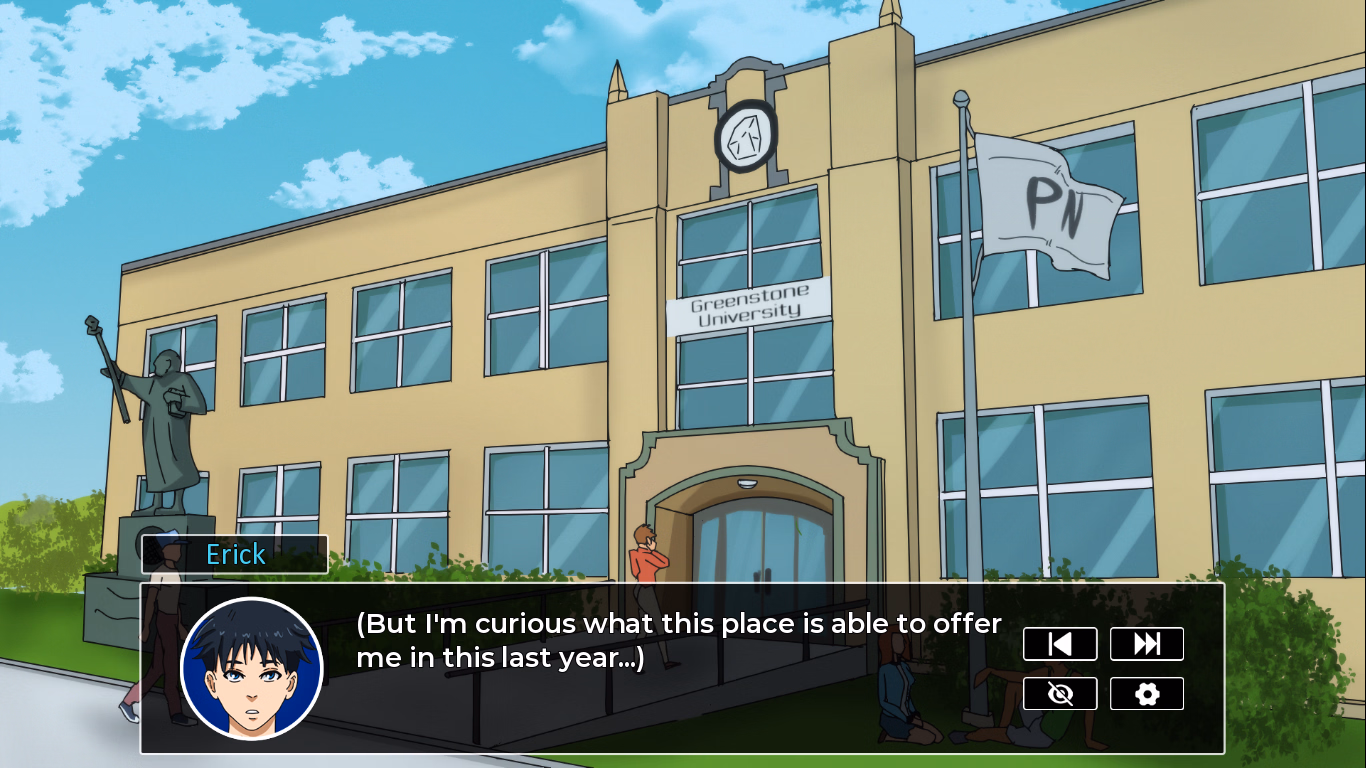Click the Greenstone University sign
The height and width of the screenshot is (768, 1366).
click(x=745, y=305)
